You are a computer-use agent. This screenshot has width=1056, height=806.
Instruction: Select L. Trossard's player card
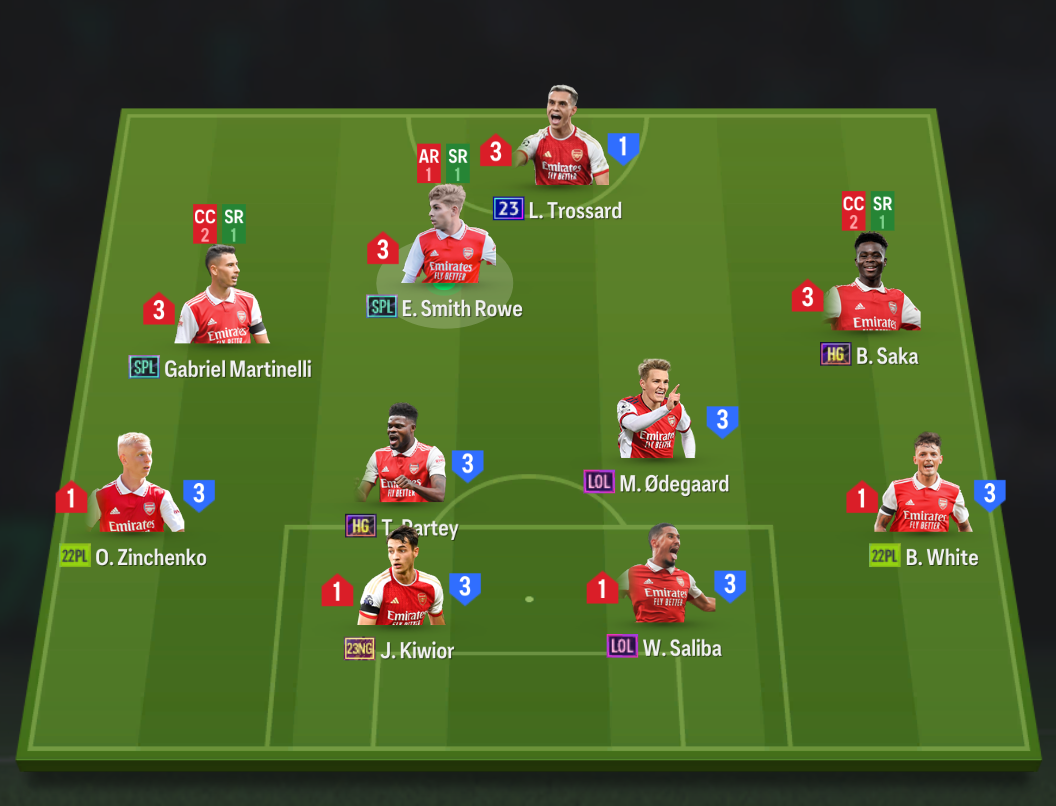[563, 140]
